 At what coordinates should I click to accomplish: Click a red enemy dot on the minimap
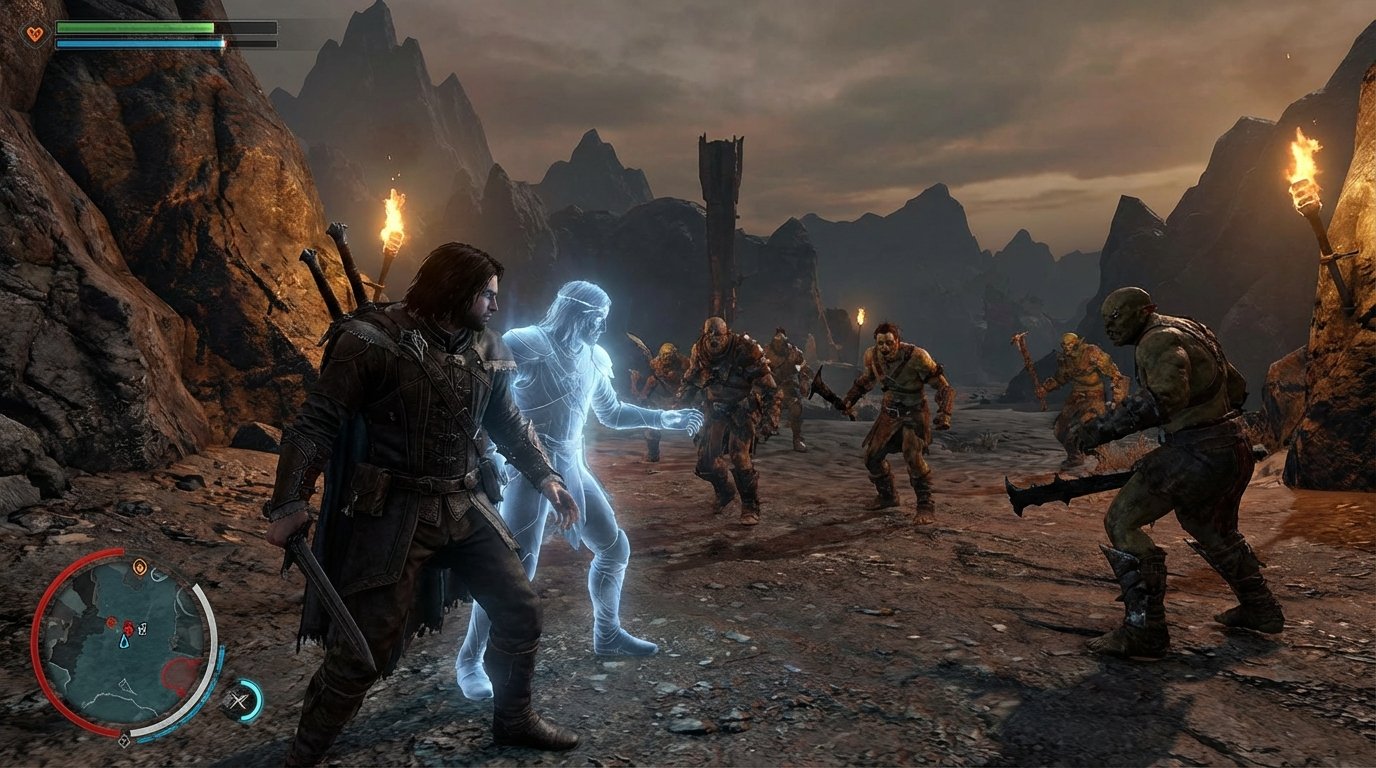click(128, 628)
